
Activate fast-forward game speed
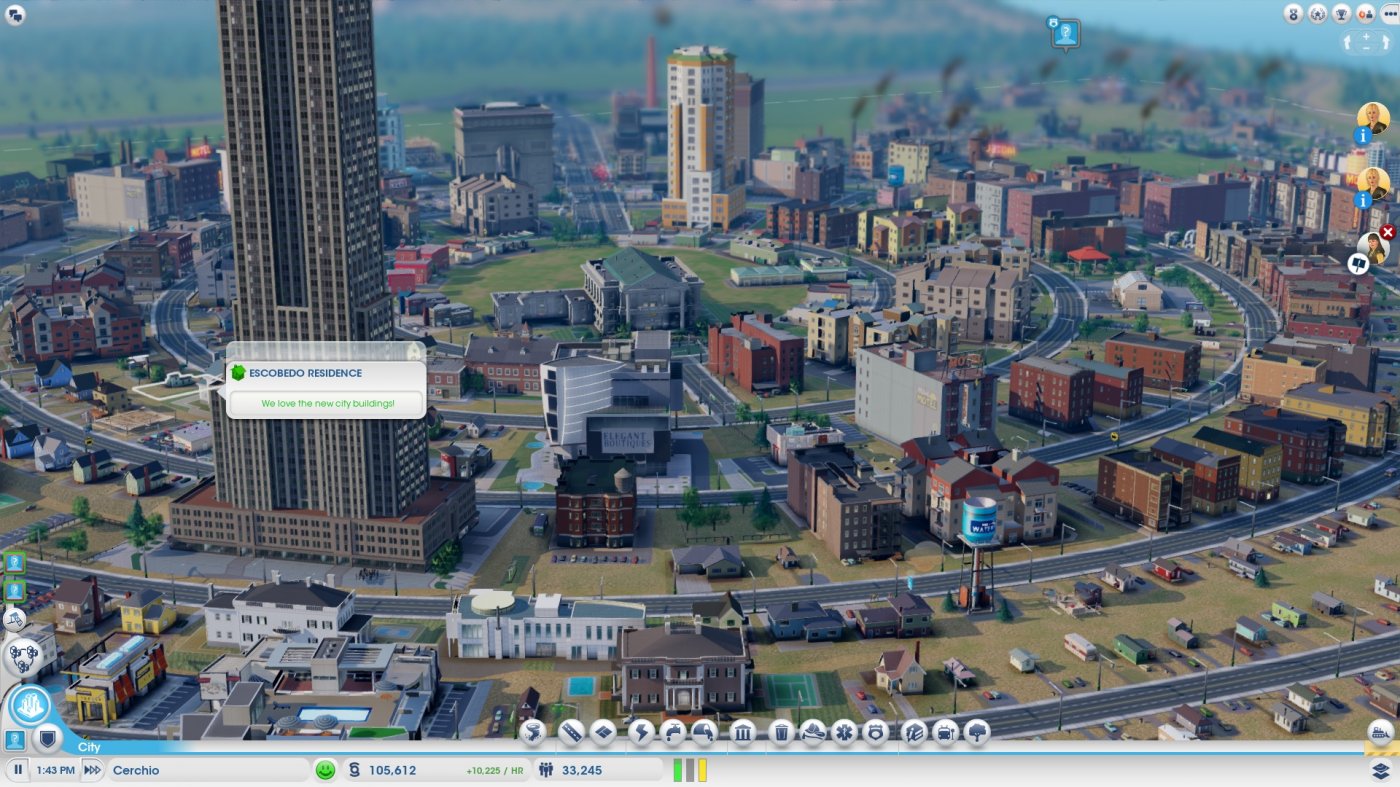(x=91, y=770)
